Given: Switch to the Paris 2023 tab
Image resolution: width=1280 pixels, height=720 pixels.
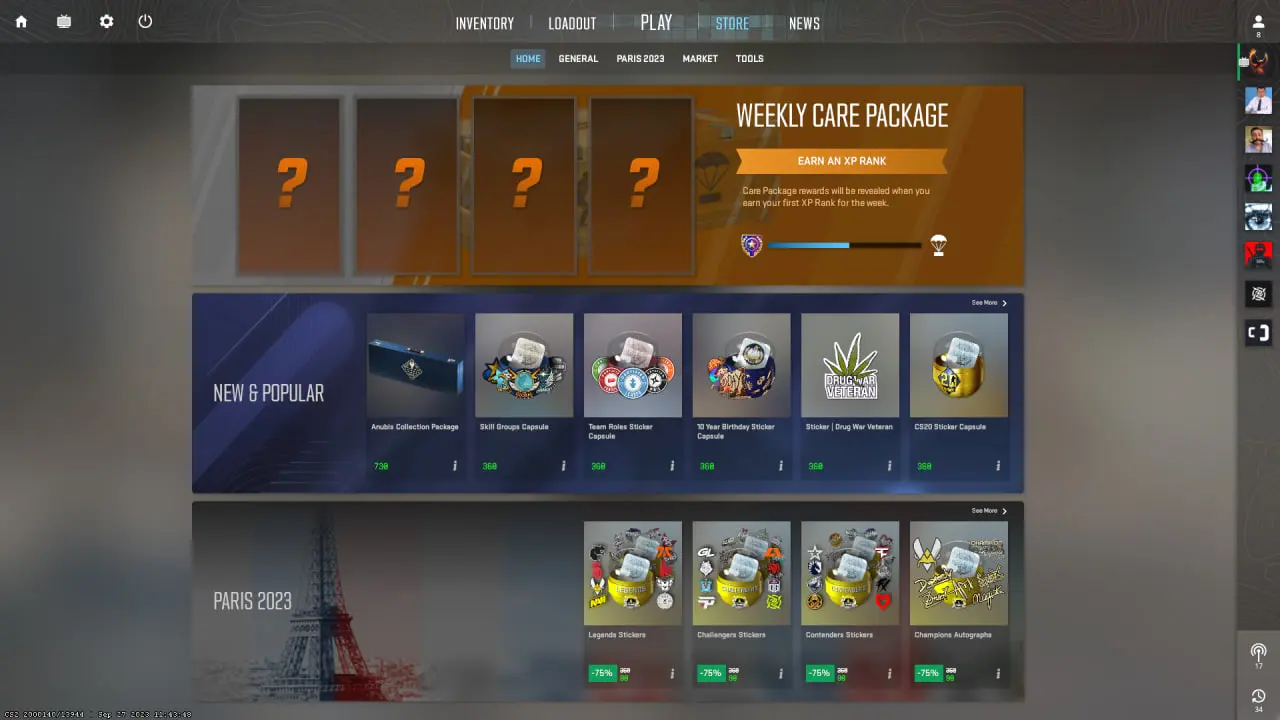Looking at the screenshot, I should click(x=640, y=59).
